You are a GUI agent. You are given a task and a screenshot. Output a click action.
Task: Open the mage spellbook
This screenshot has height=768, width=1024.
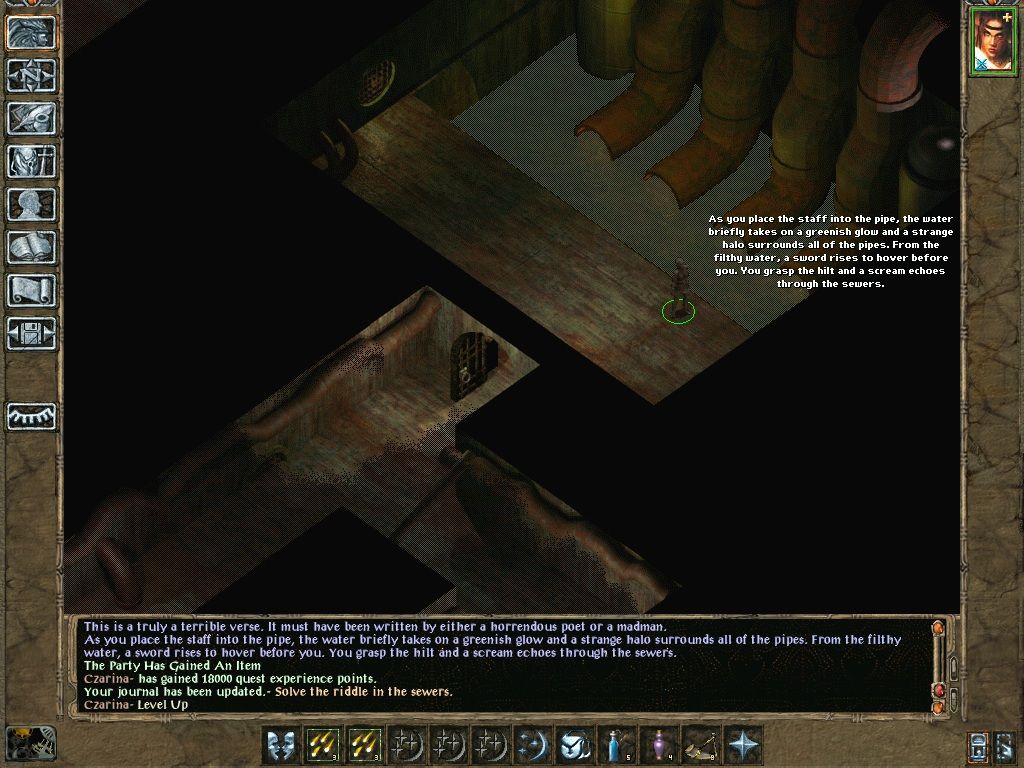tap(31, 248)
